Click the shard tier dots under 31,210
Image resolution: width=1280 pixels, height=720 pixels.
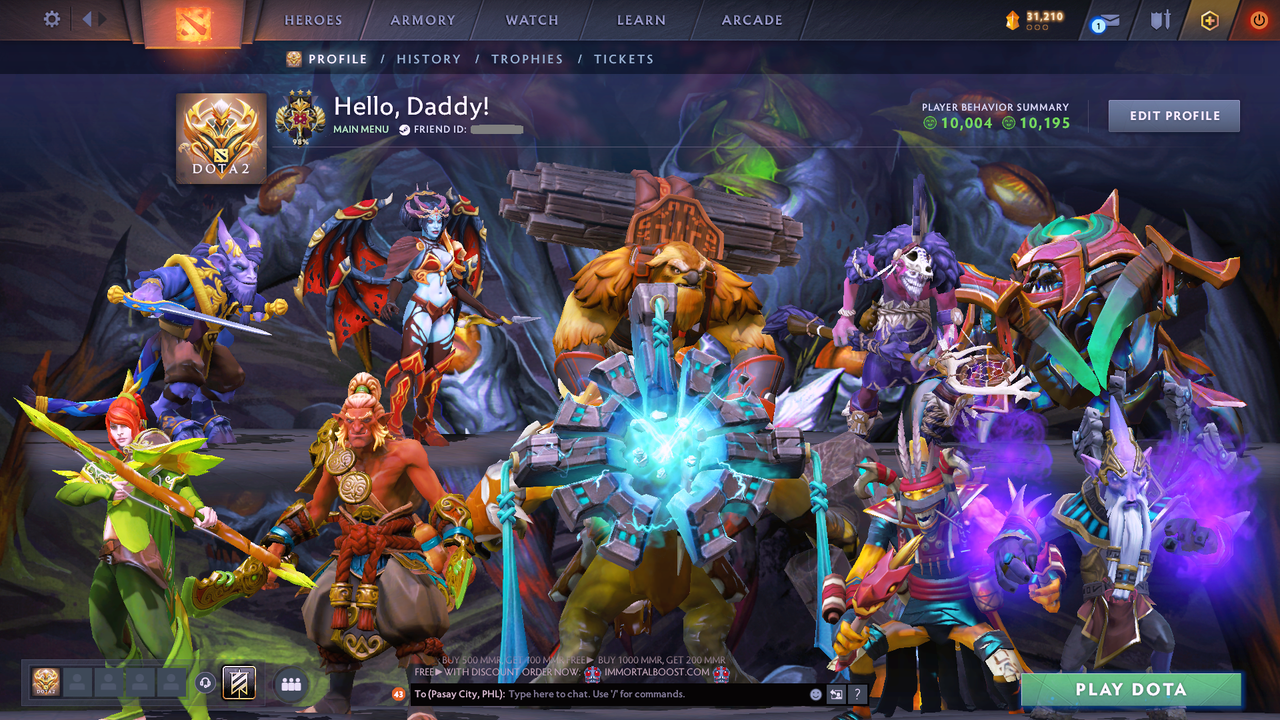[x=1037, y=27]
